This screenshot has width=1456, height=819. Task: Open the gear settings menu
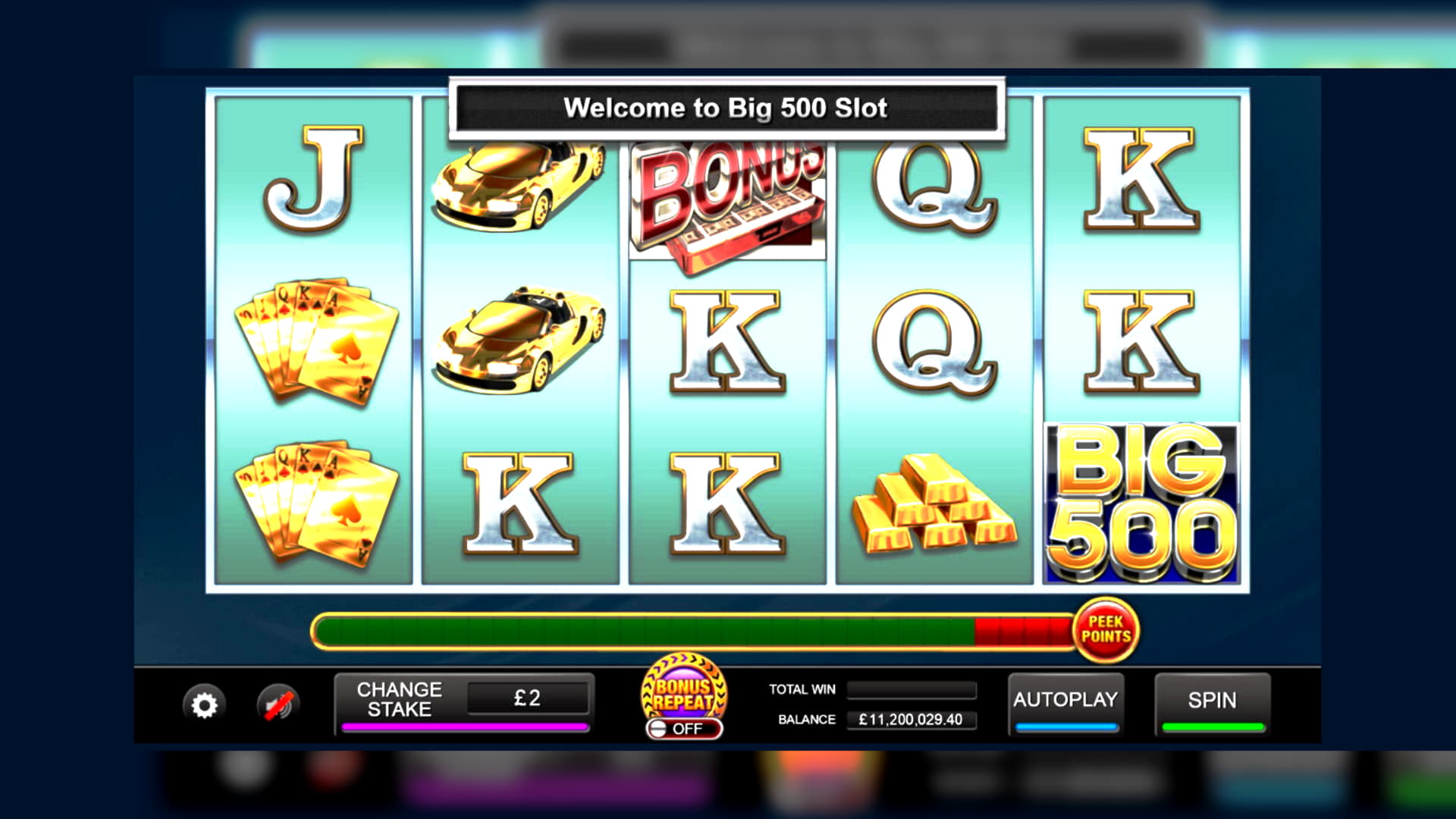(x=204, y=705)
